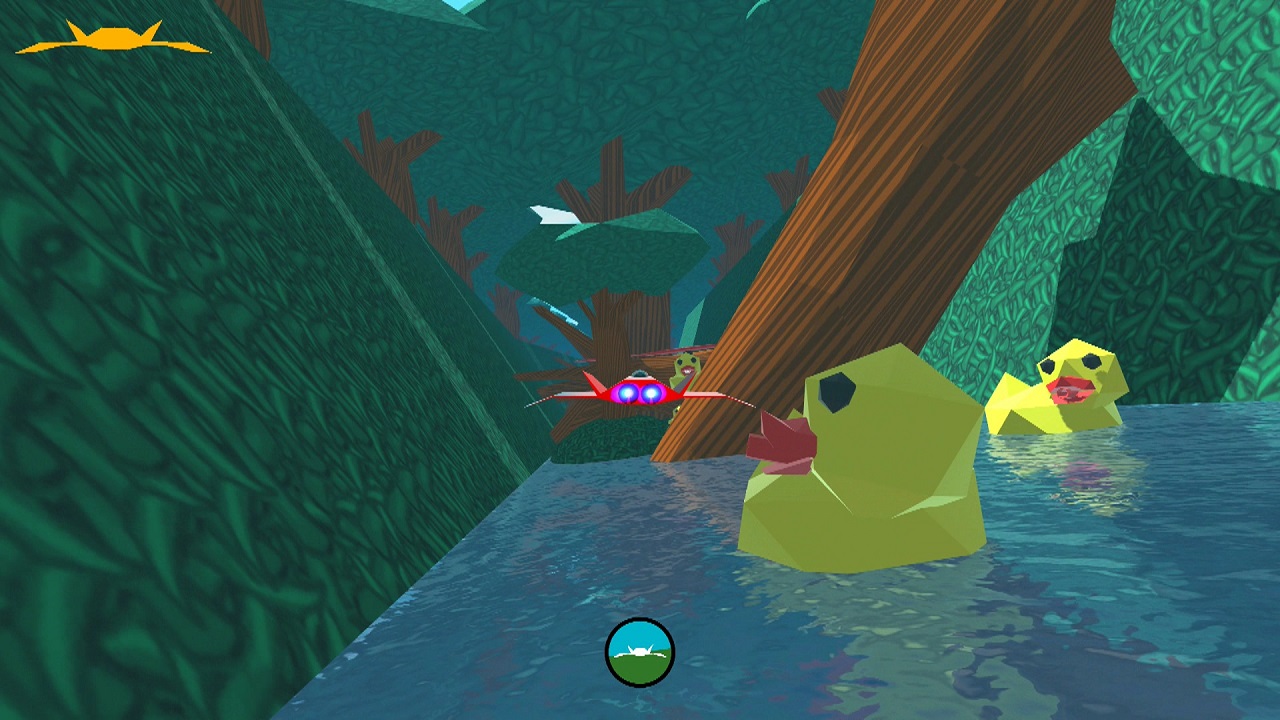
Task: Click the orange ship lives icon
Action: tap(113, 39)
